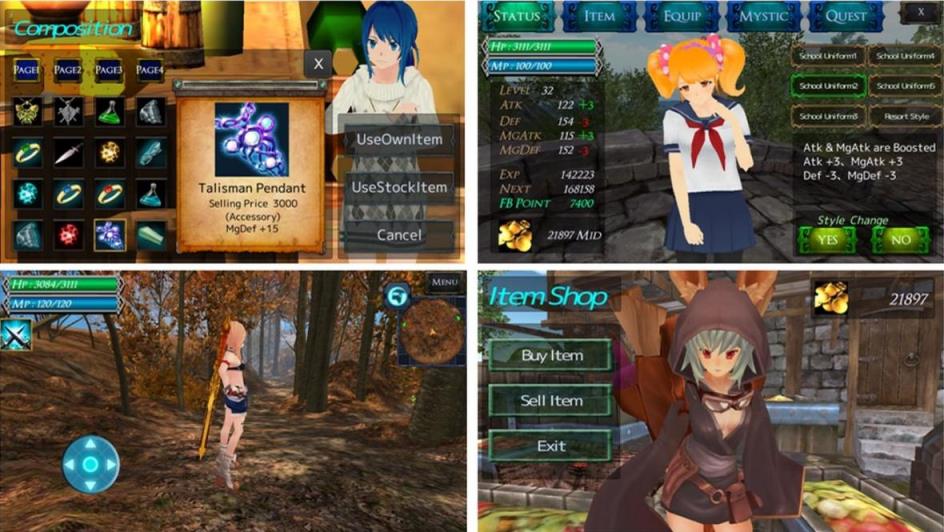Screen dimensions: 944x532
Task: Go to the Mystic tab
Action: (x=764, y=16)
